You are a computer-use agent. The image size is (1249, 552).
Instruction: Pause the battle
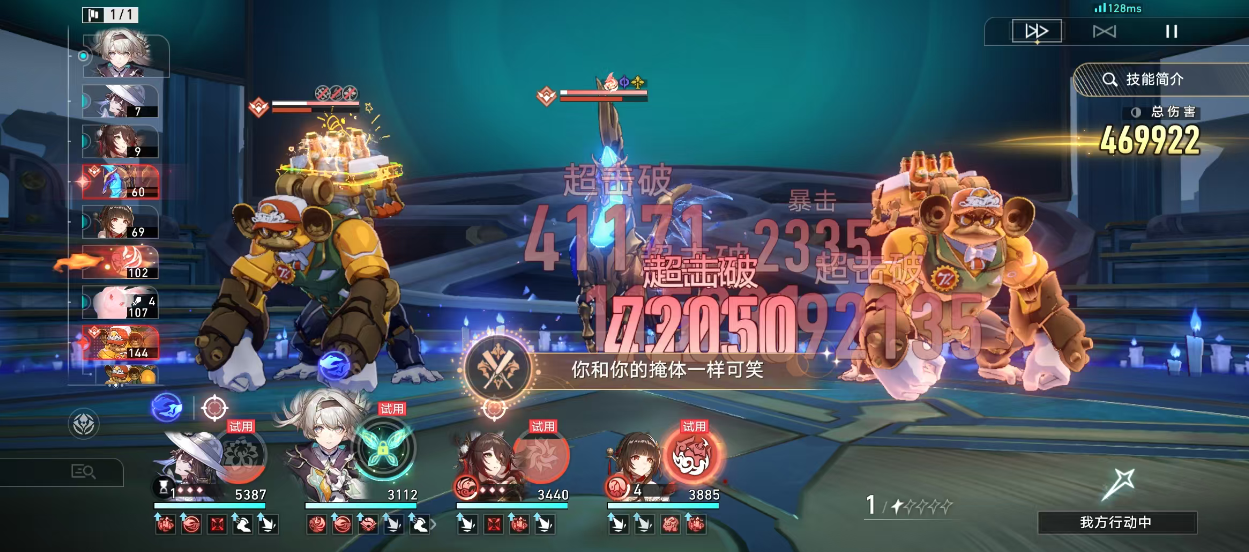click(1171, 31)
